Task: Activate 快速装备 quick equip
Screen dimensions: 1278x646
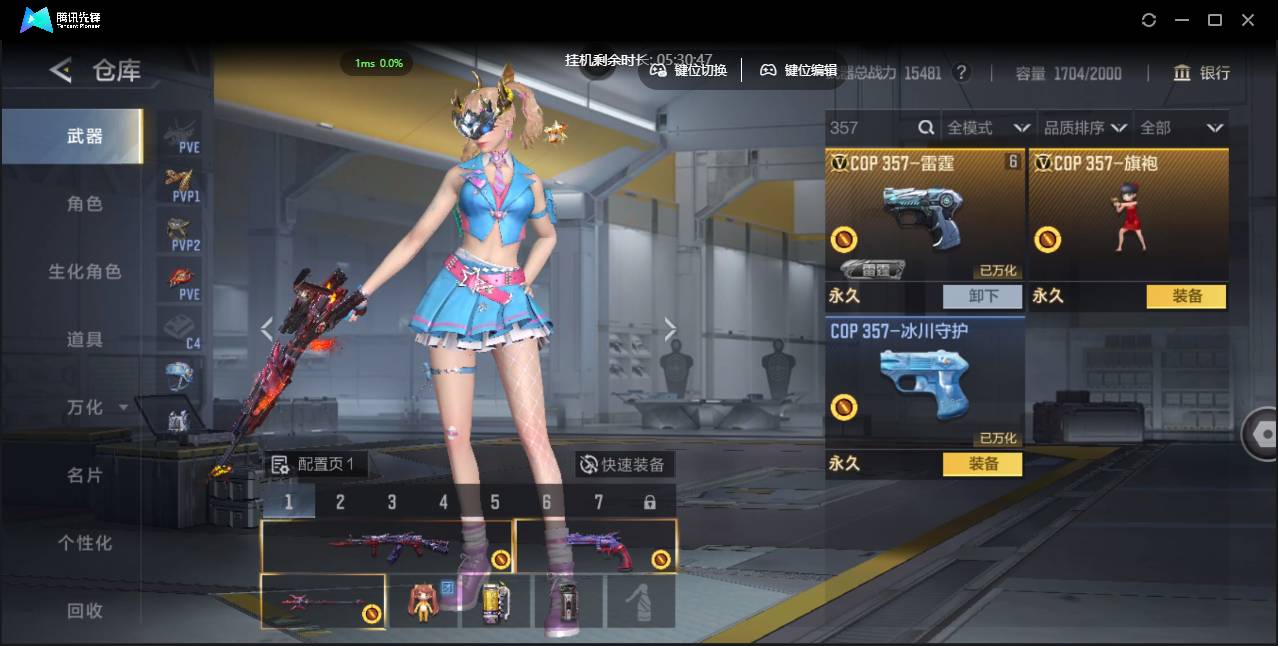Action: [624, 465]
